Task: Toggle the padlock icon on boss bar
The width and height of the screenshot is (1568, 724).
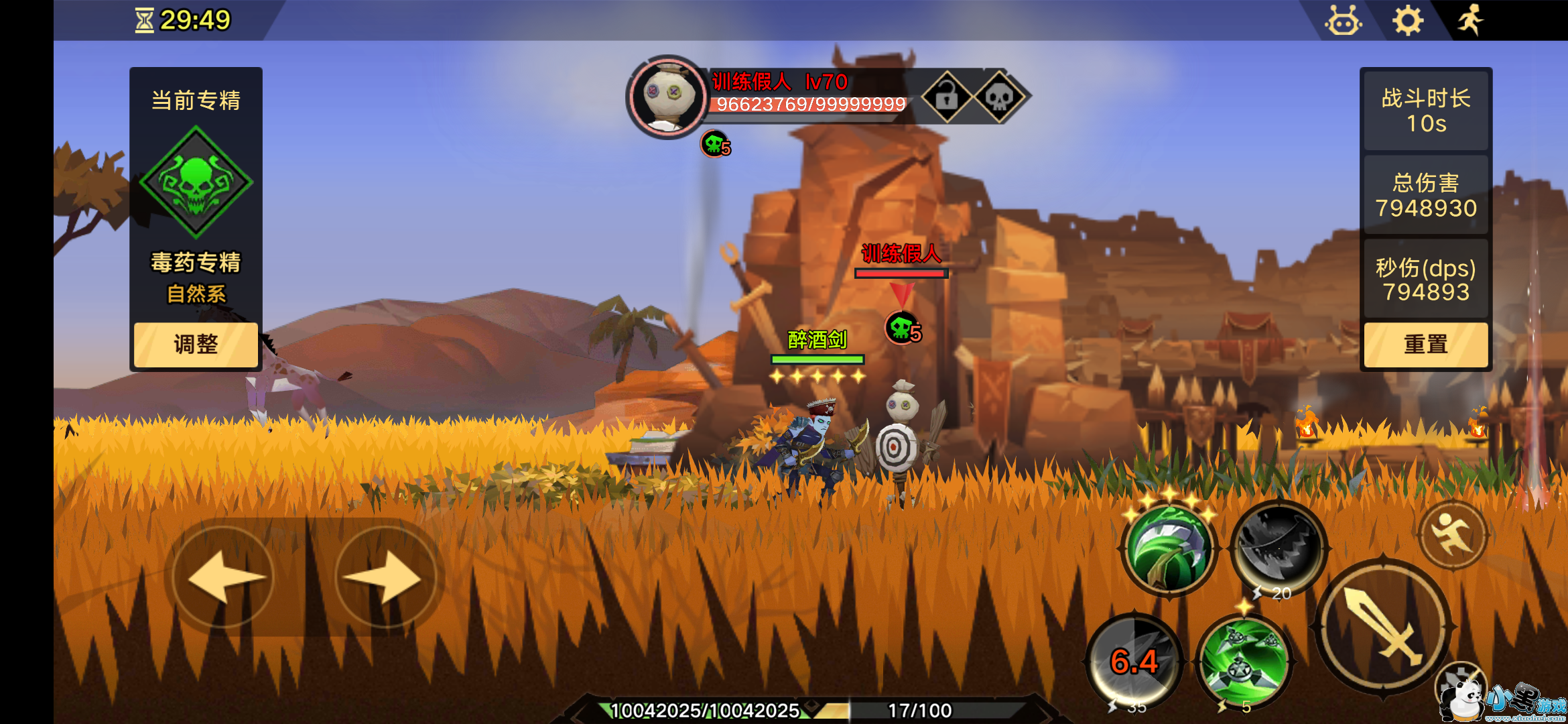Action: click(947, 98)
